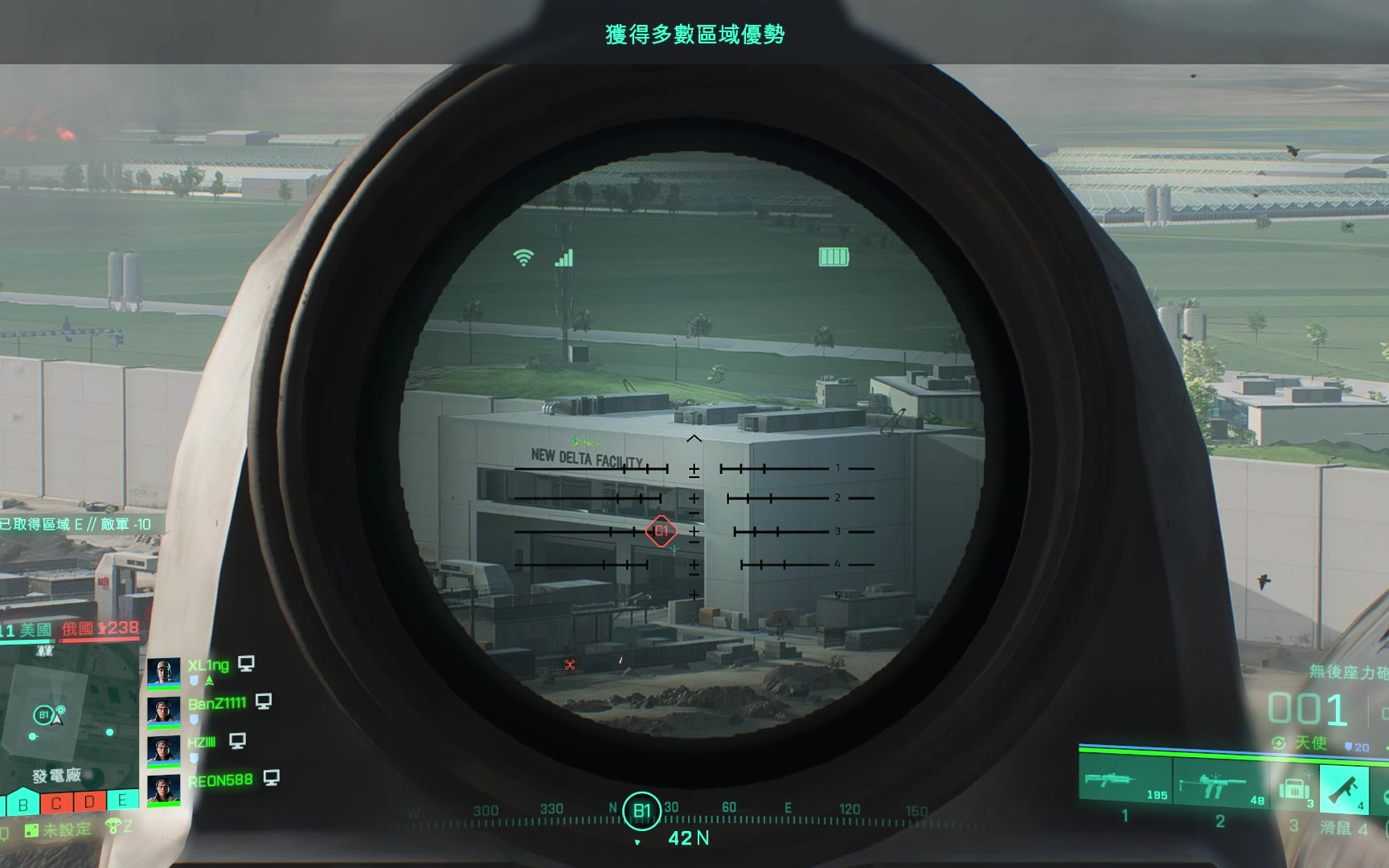Image resolution: width=1389 pixels, height=868 pixels.
Task: Choose the ammo crate gadget slot
Action: [1294, 788]
